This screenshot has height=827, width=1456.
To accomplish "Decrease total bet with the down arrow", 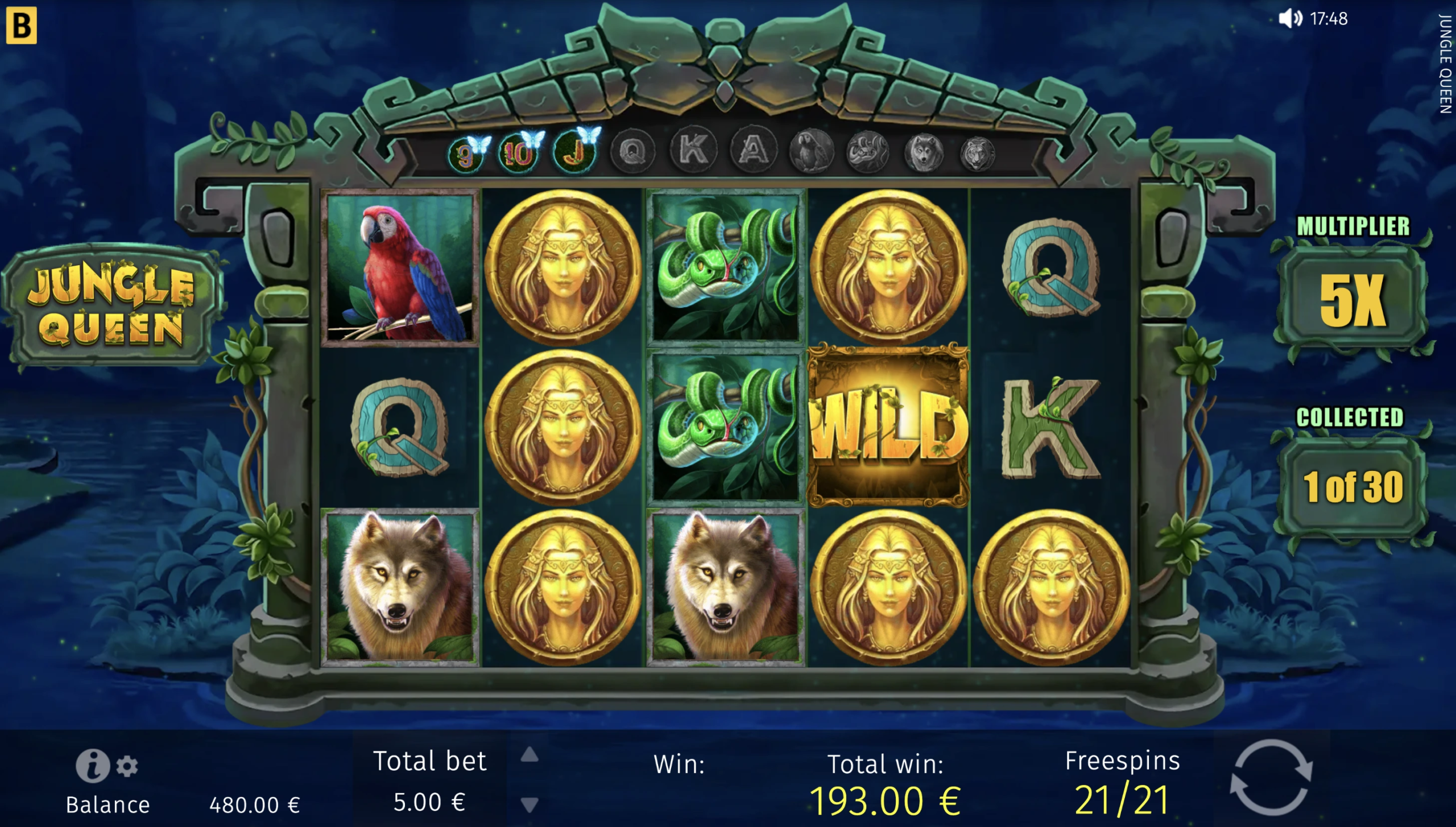I will click(x=530, y=804).
